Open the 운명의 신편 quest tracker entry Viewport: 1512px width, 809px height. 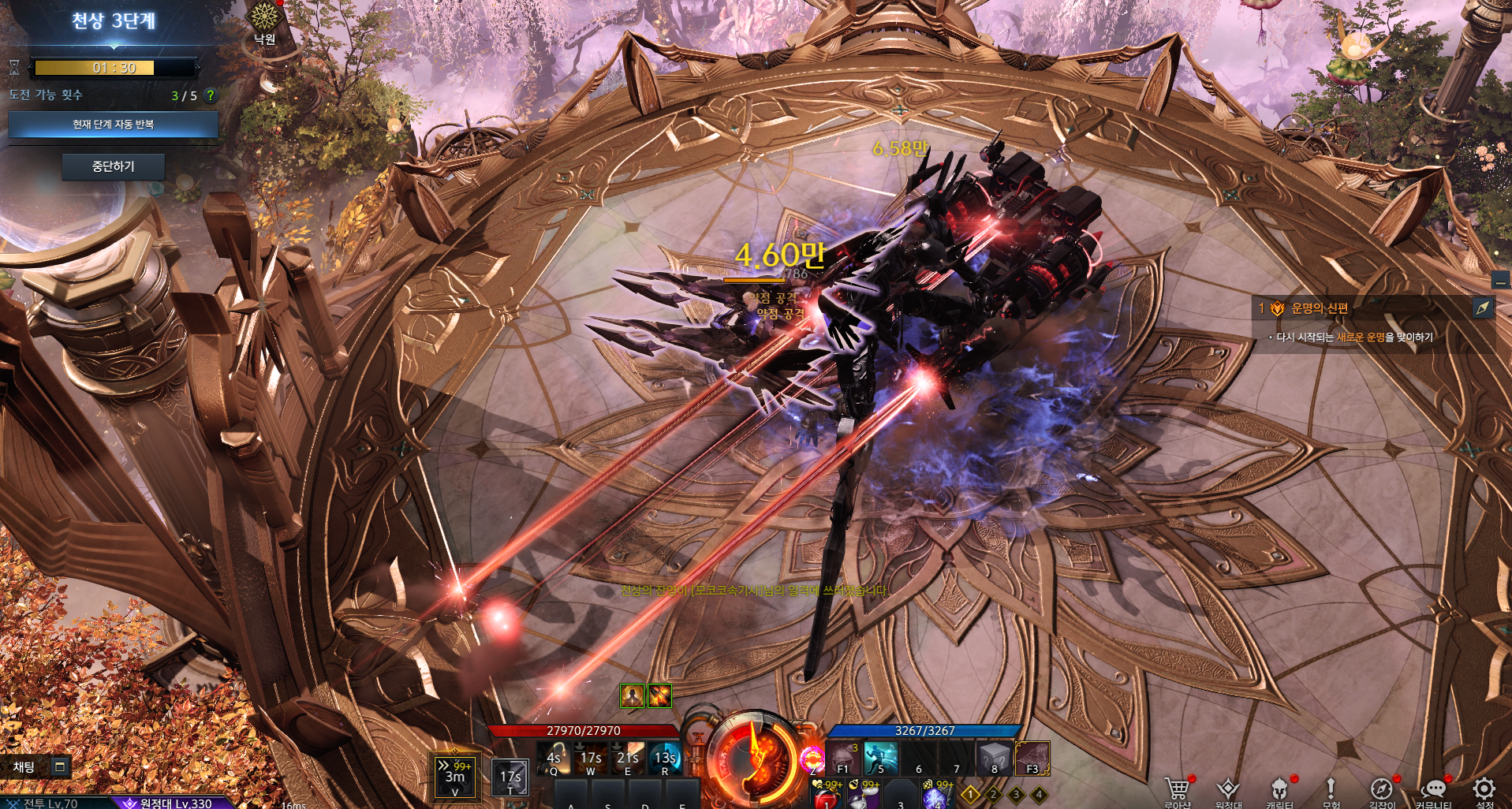(1319, 308)
